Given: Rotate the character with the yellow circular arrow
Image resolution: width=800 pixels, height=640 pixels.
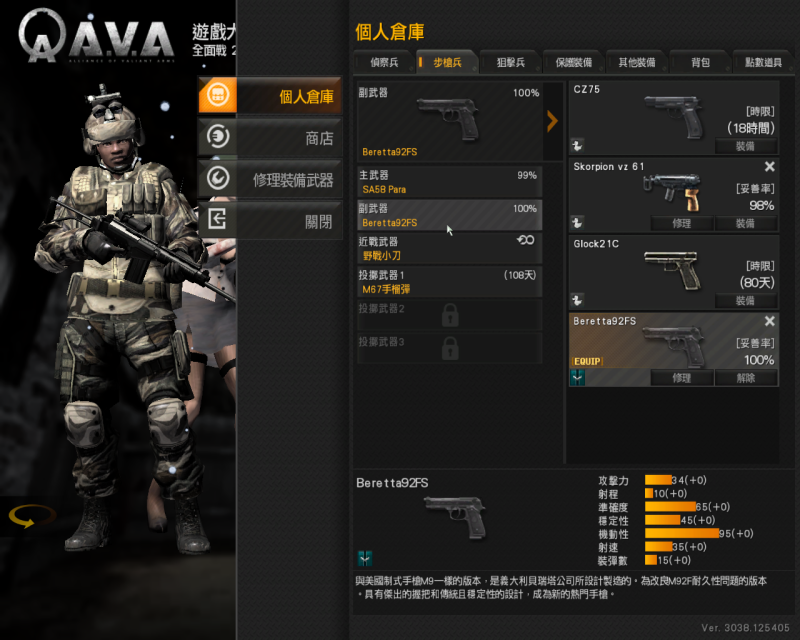Looking at the screenshot, I should coord(31,517).
